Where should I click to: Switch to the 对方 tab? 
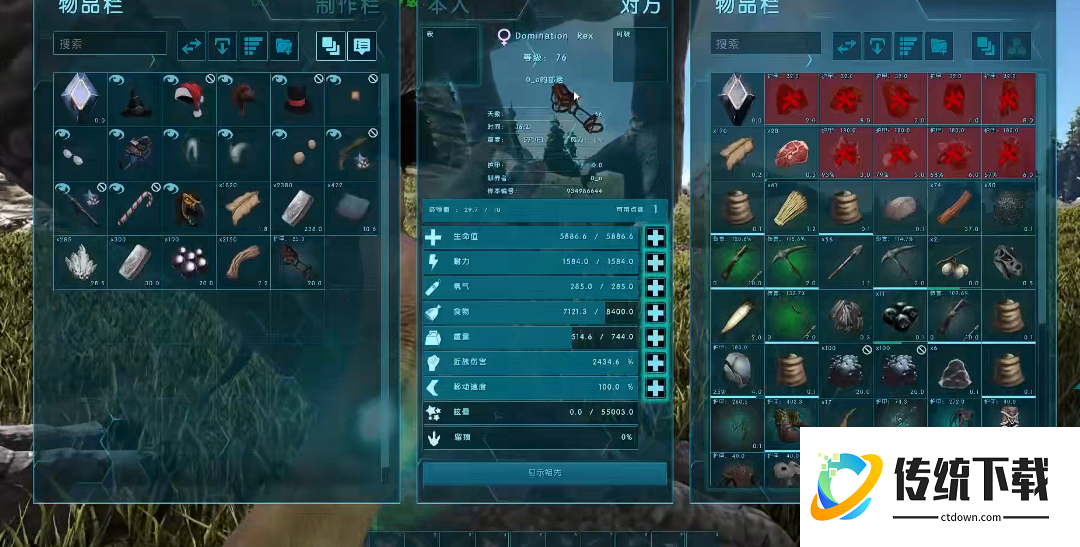coord(640,8)
